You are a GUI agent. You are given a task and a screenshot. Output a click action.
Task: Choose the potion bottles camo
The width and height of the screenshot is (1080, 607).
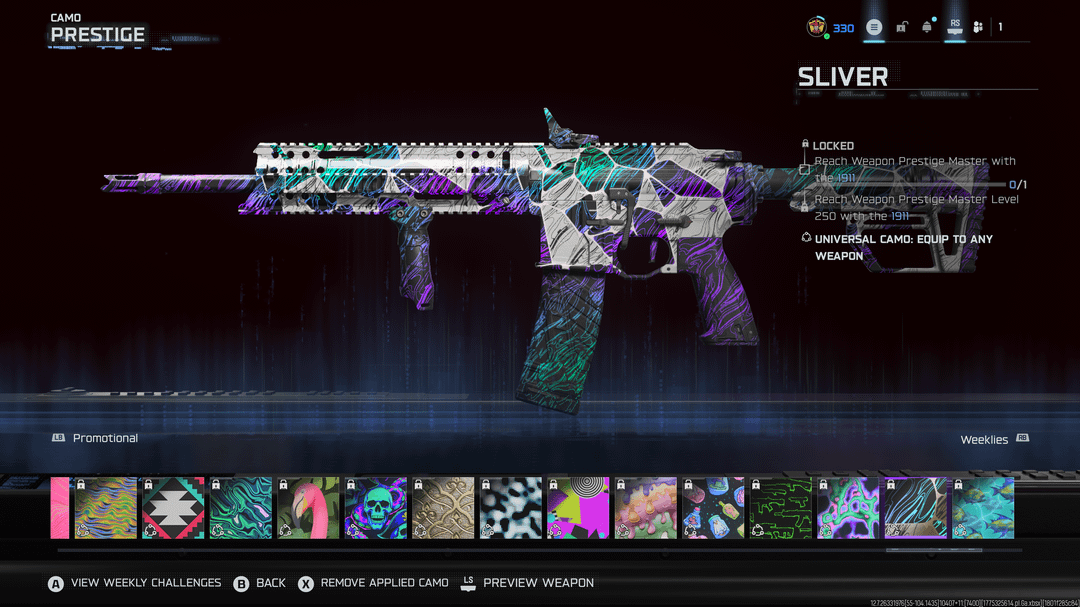pyautogui.click(x=713, y=508)
